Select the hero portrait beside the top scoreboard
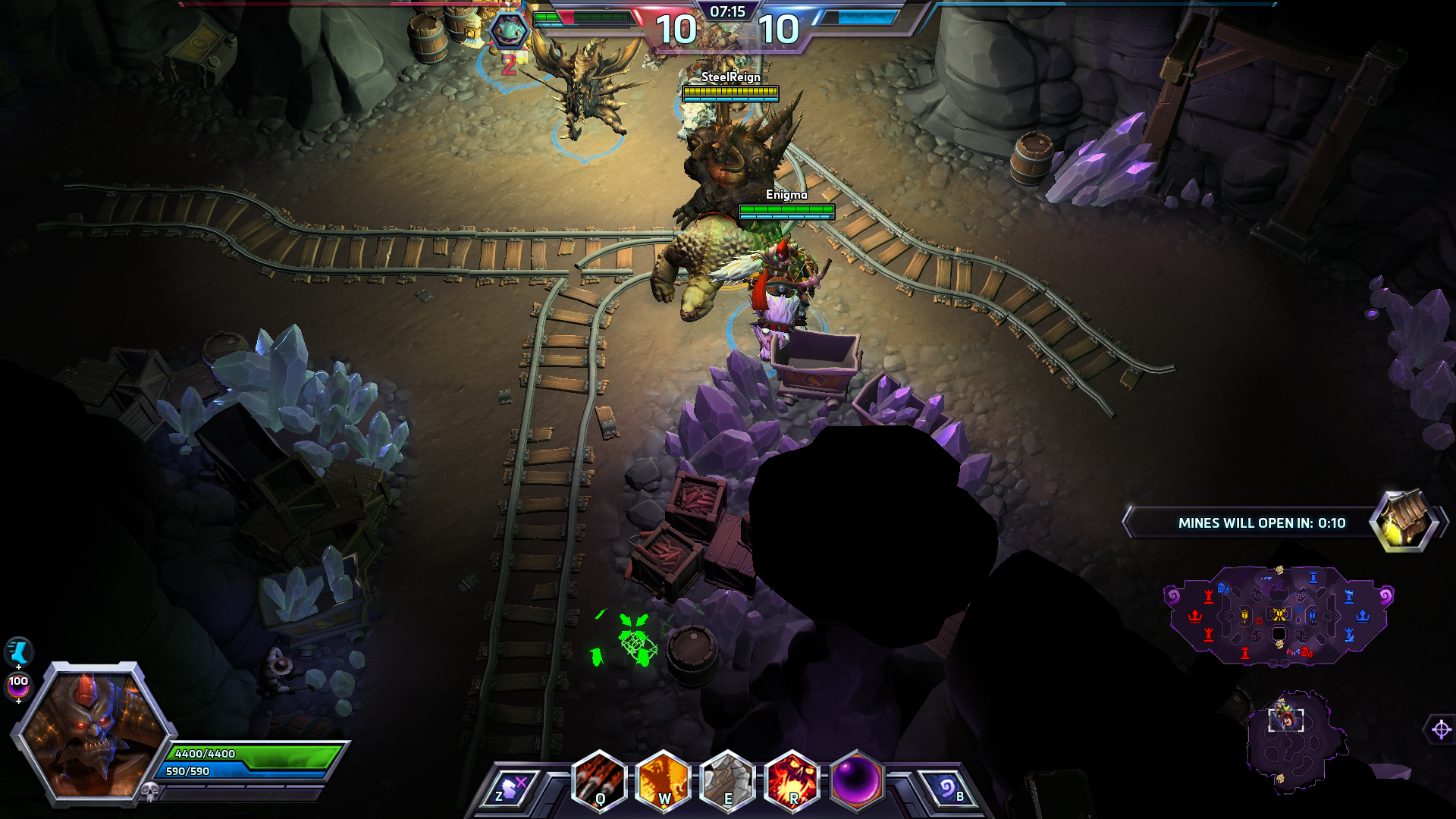1456x819 pixels. pyautogui.click(x=508, y=30)
